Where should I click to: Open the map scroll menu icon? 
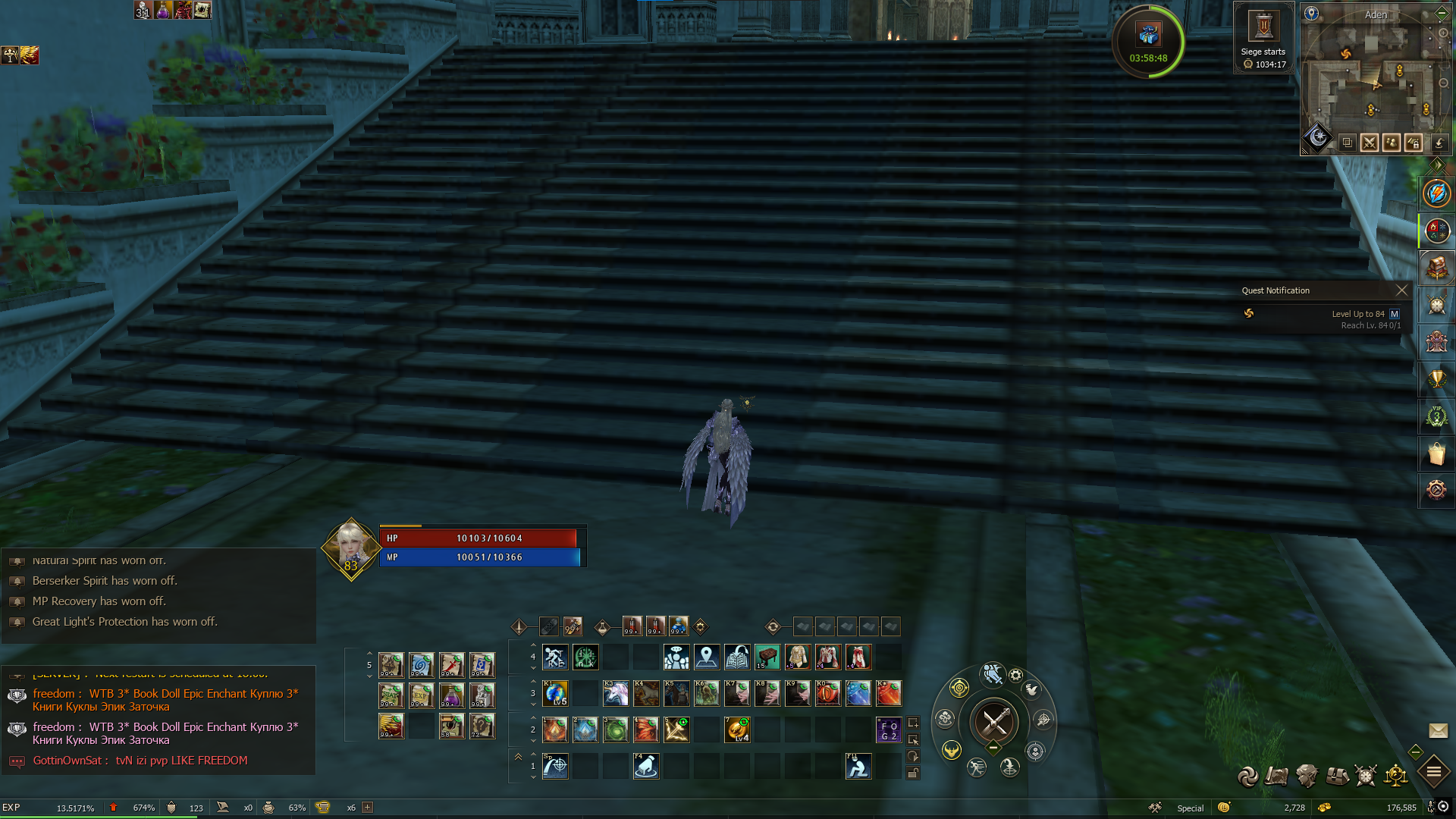click(1276, 776)
